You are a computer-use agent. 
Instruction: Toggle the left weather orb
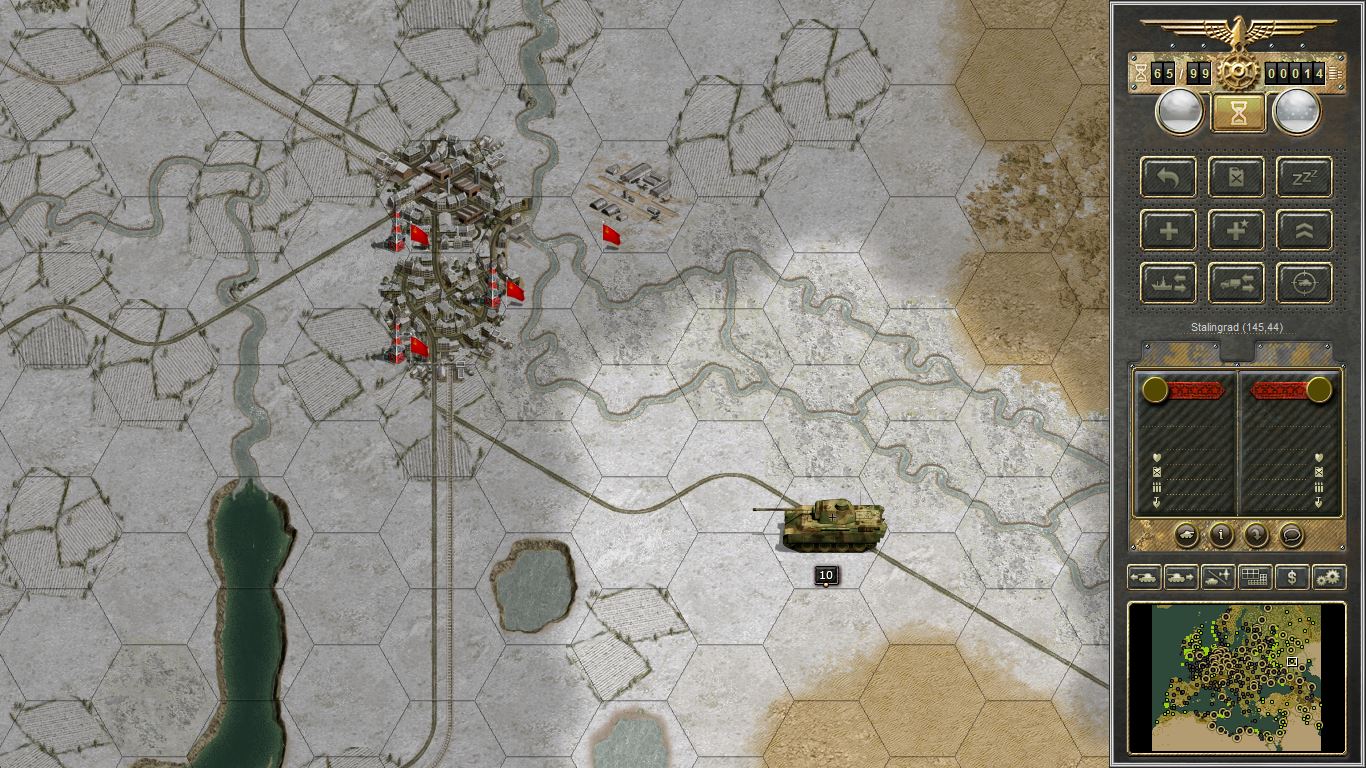pyautogui.click(x=1178, y=110)
